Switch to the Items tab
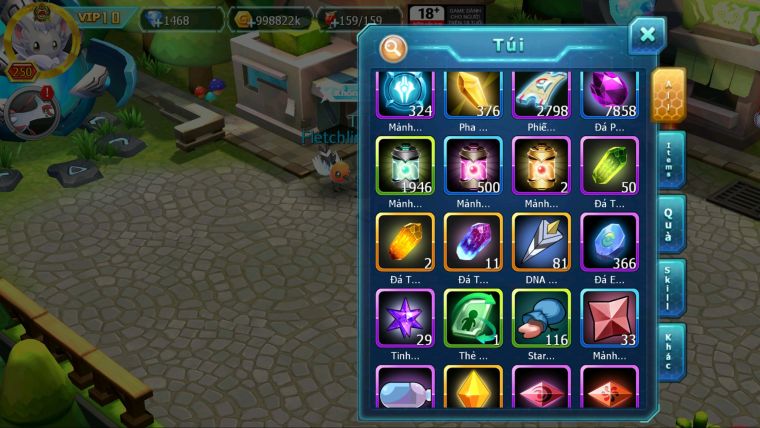The image size is (760, 428). pyautogui.click(x=670, y=160)
